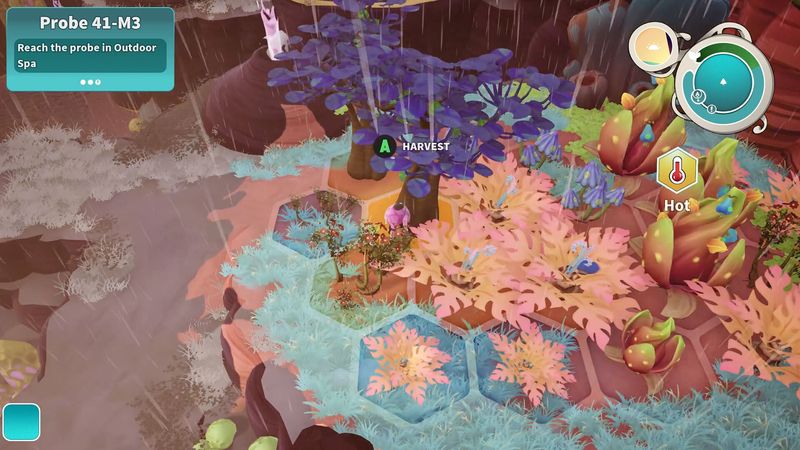Open the Probe 41-M3 objective tracker
Viewport: 800px width, 450px height.
point(90,49)
